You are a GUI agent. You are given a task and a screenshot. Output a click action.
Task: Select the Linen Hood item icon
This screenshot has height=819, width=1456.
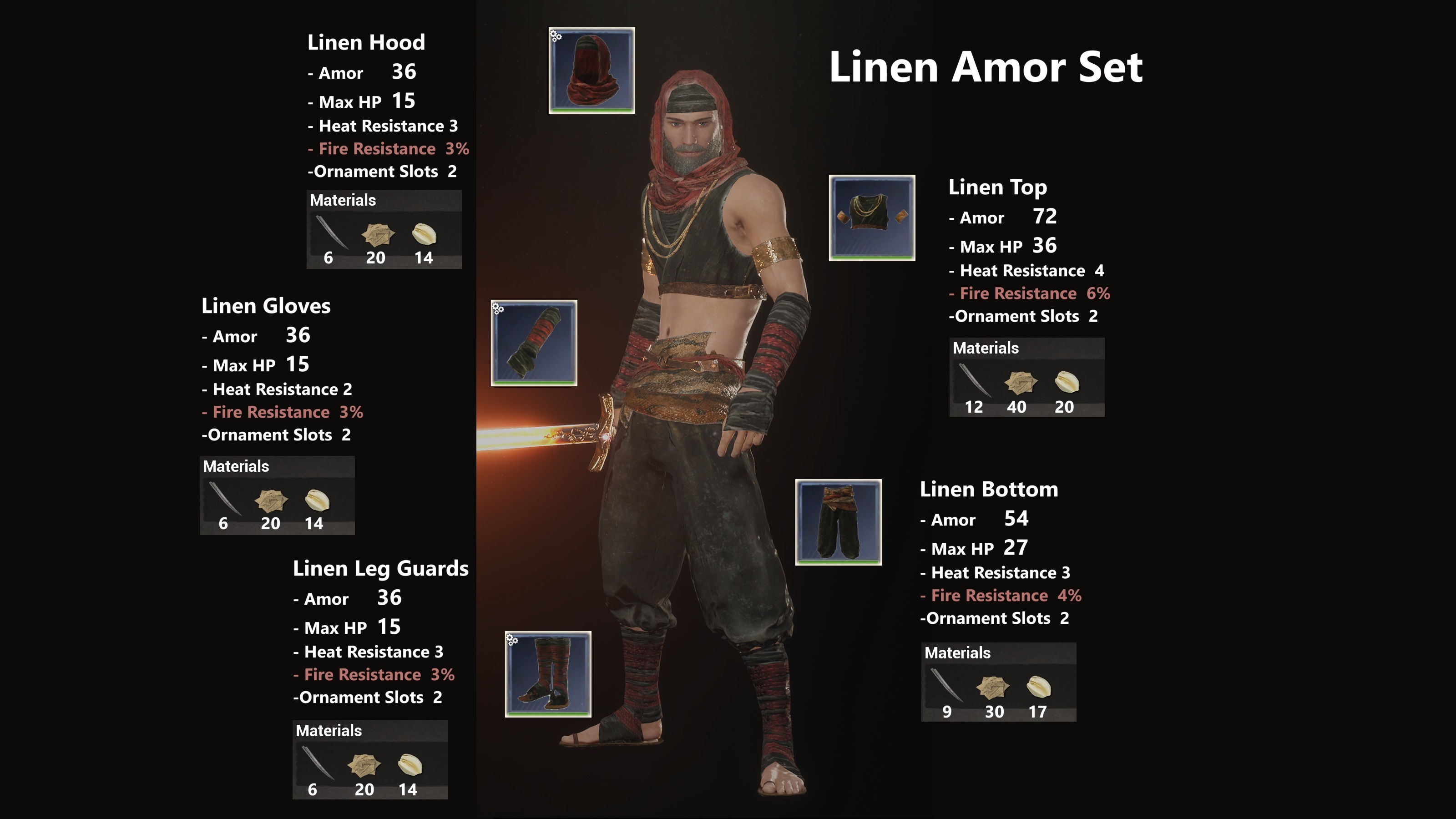[591, 70]
